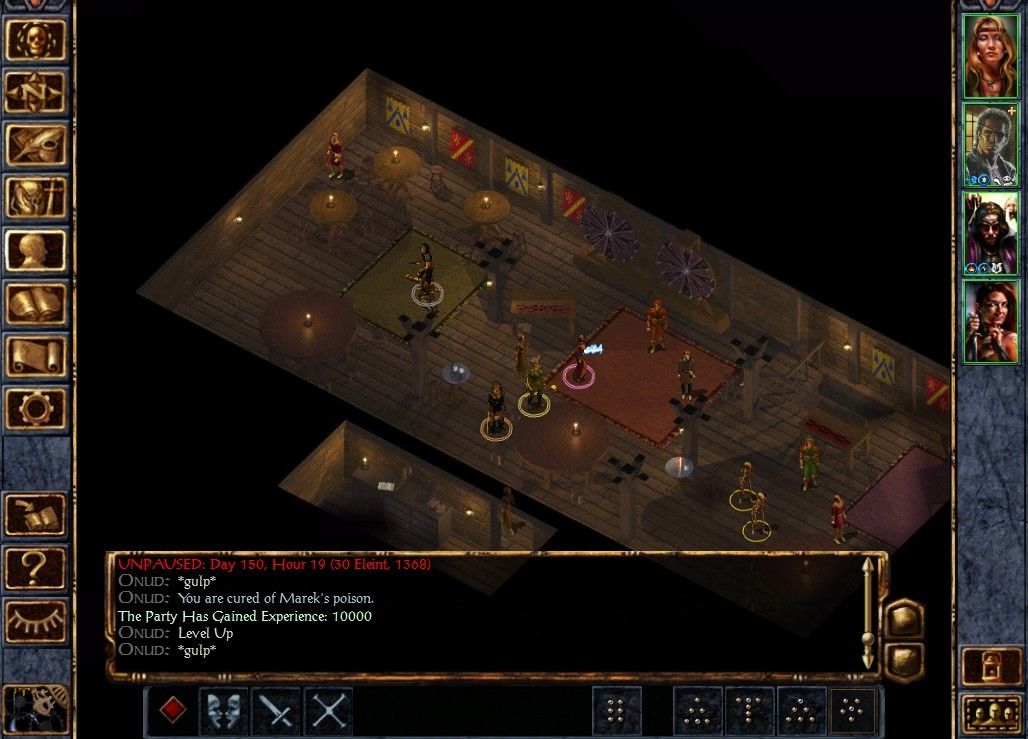
Task: Click the dialogue log scrollbar
Action: pos(868,613)
